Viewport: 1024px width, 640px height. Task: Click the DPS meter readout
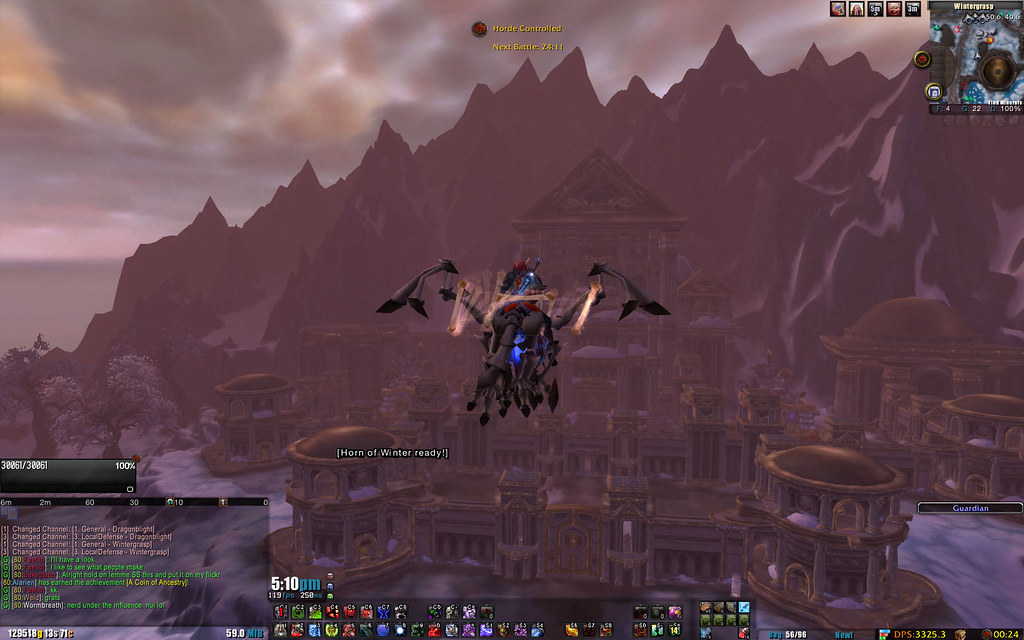pyautogui.click(x=917, y=634)
